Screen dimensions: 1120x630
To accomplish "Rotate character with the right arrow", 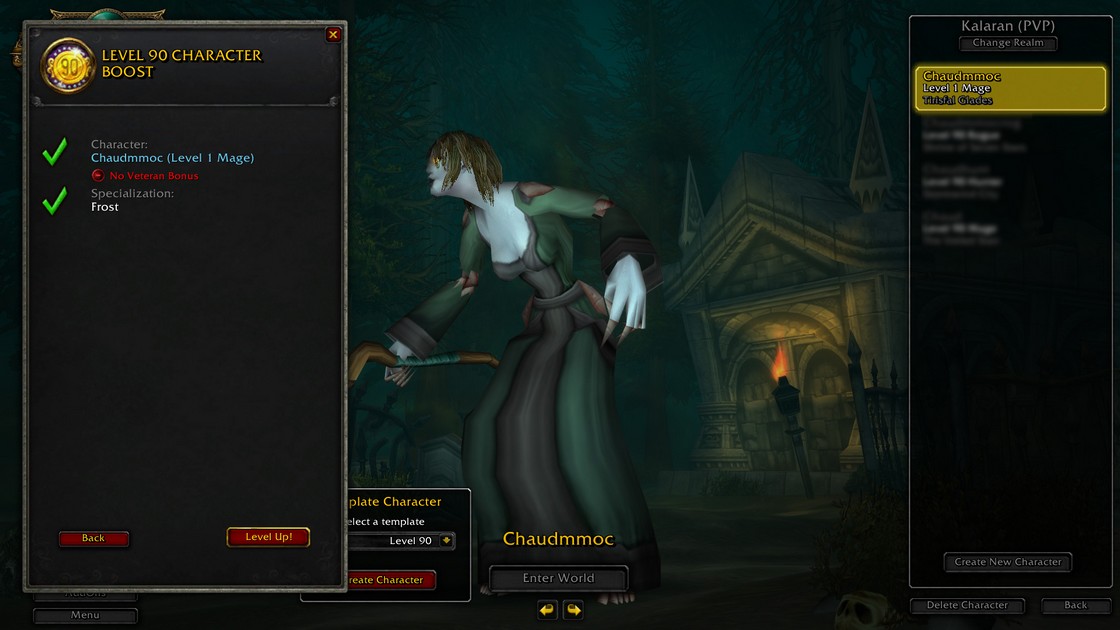I will (573, 609).
